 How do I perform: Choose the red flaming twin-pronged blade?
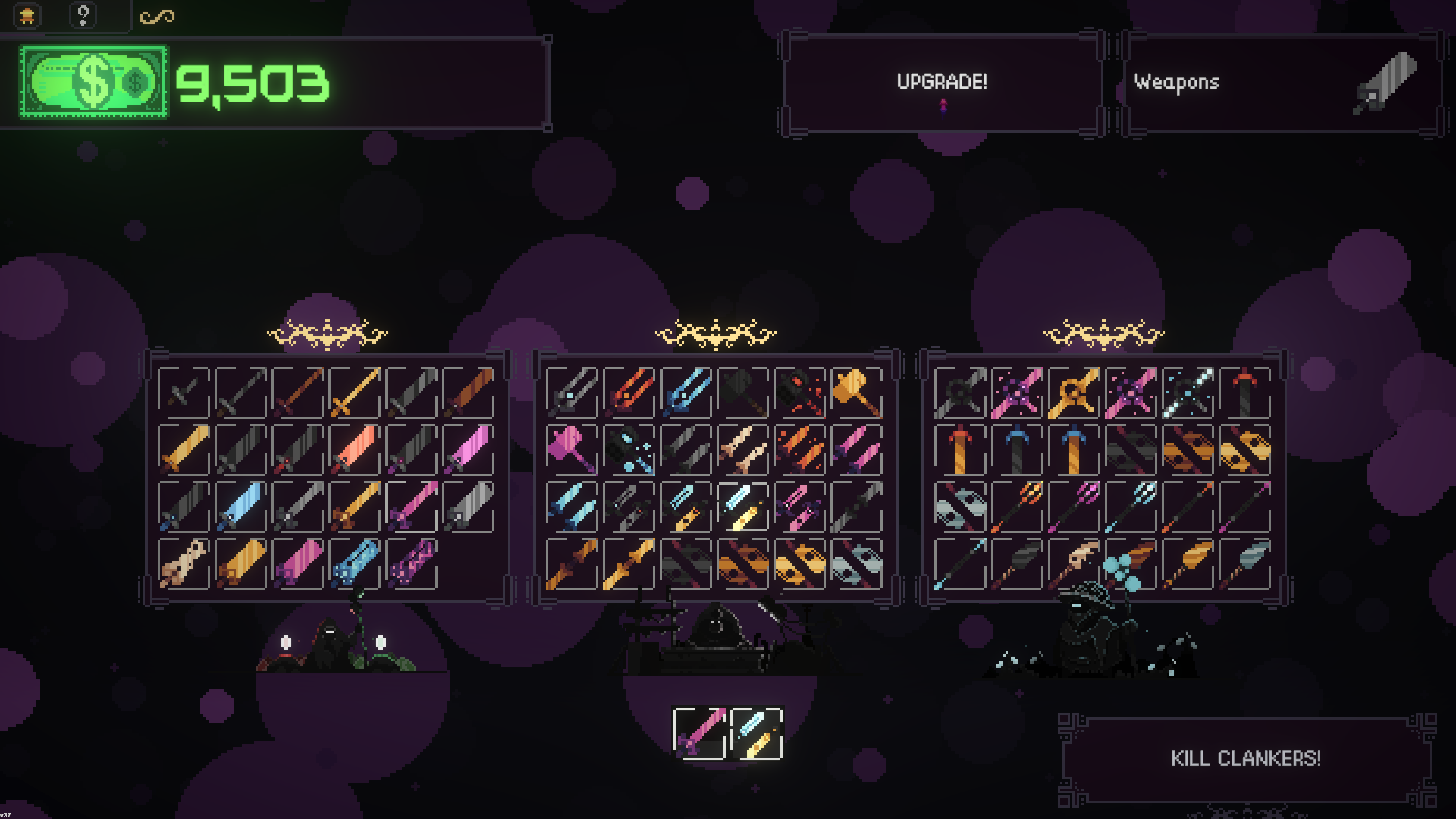[x=629, y=392]
